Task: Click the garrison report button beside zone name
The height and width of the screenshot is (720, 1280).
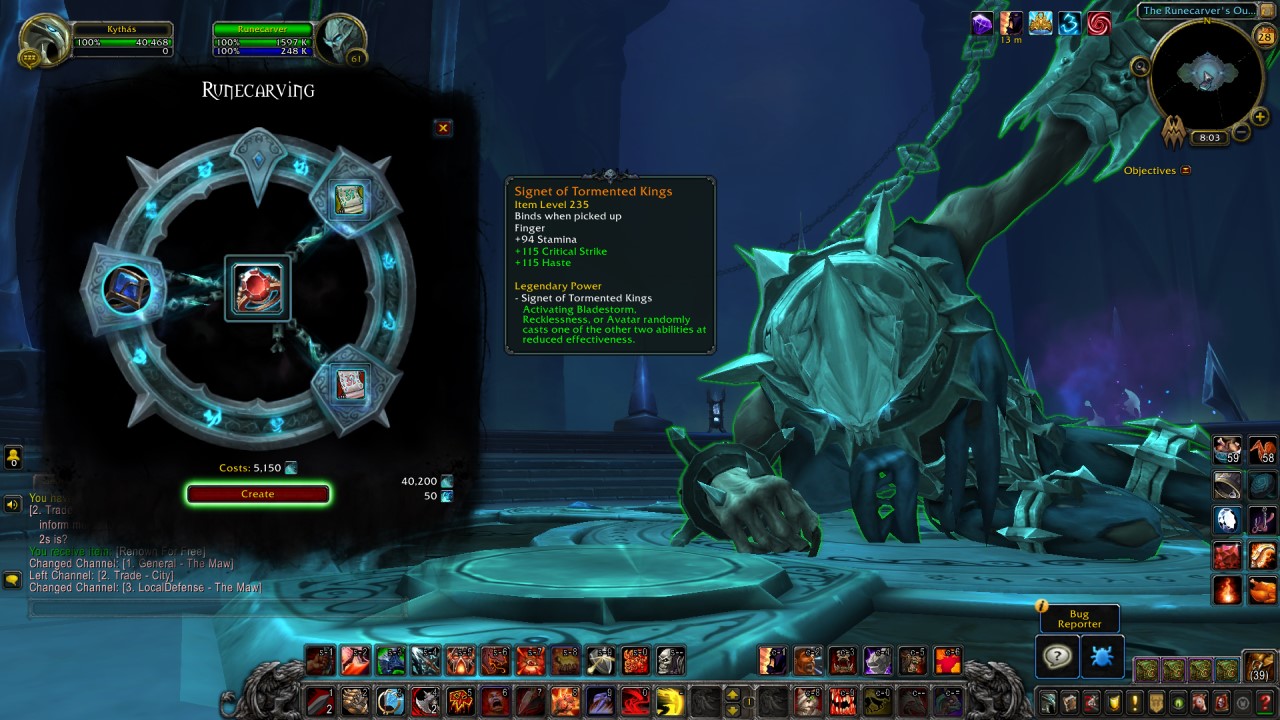Action: point(1266,10)
